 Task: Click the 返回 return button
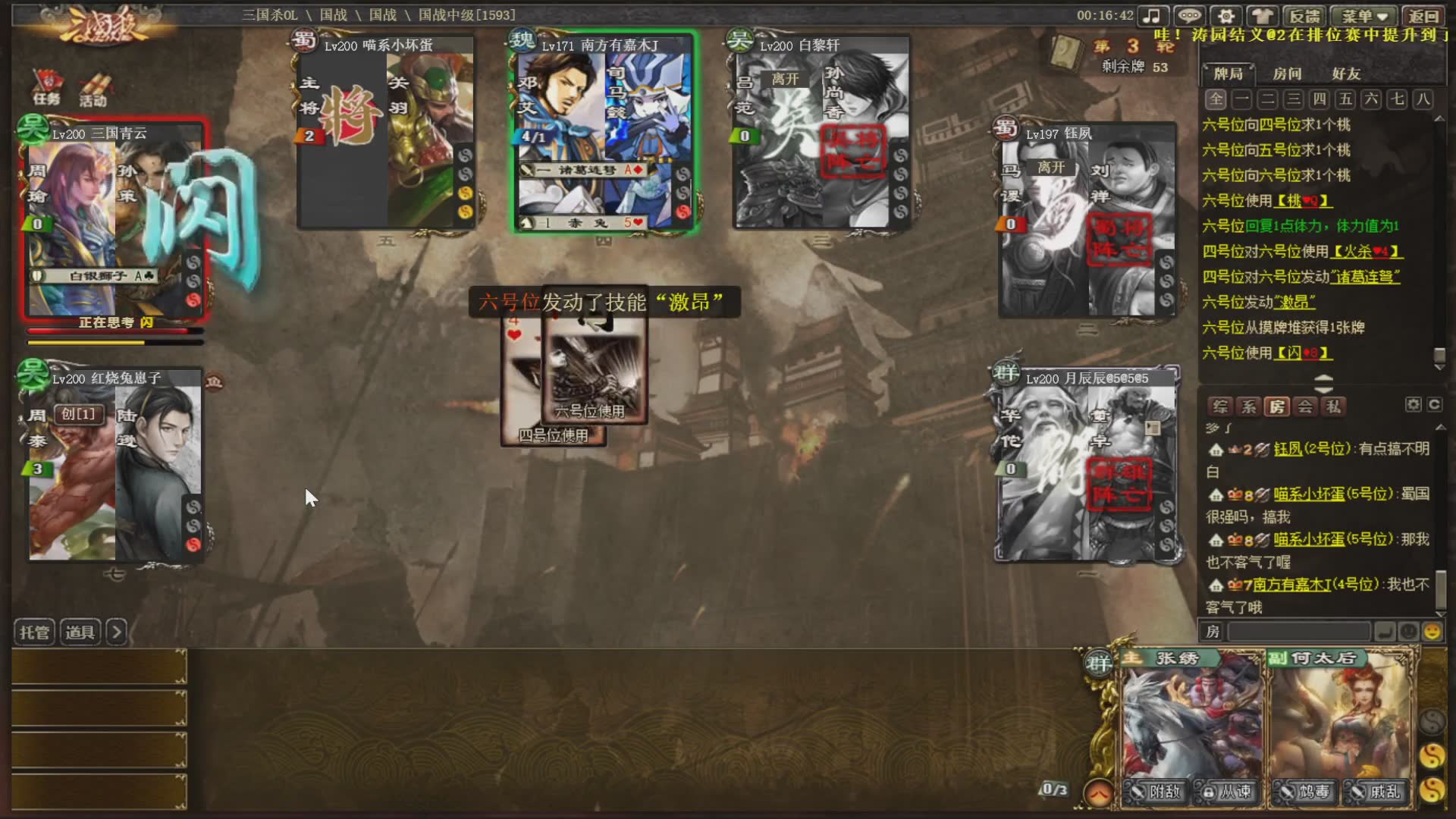[x=1423, y=16]
